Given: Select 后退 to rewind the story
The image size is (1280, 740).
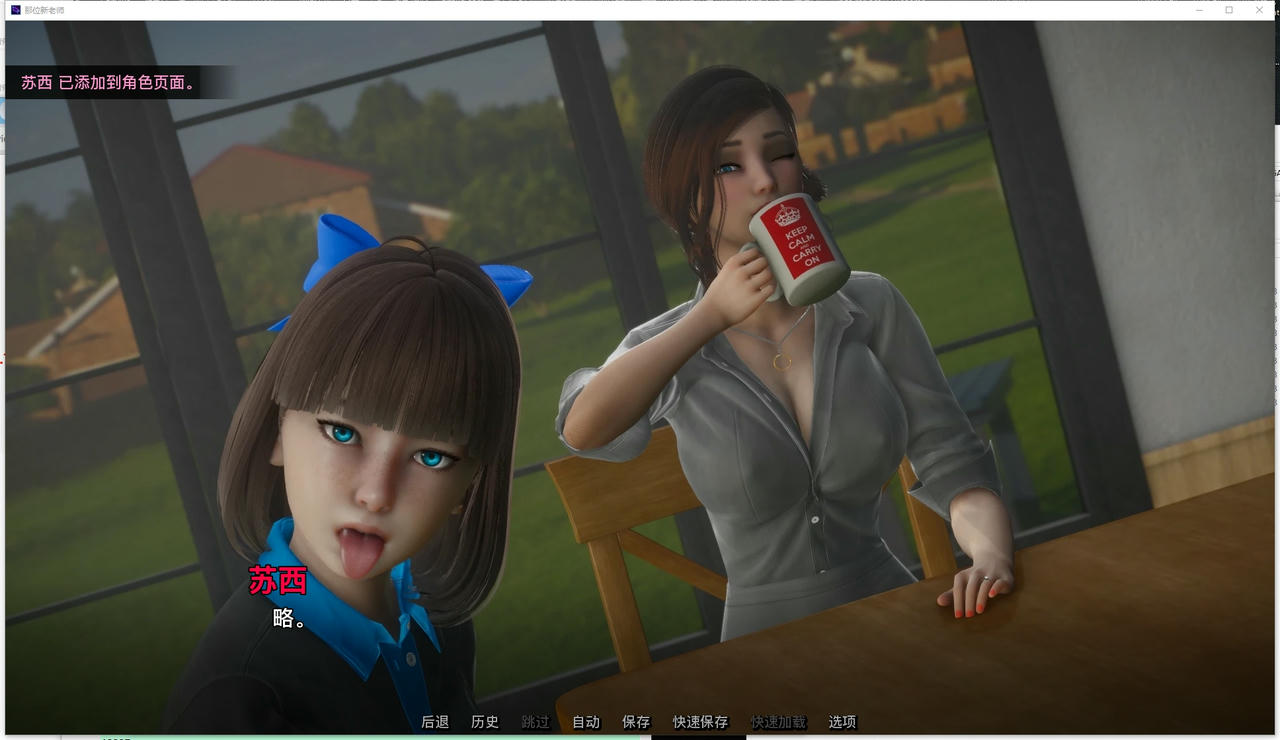Looking at the screenshot, I should click(435, 721).
